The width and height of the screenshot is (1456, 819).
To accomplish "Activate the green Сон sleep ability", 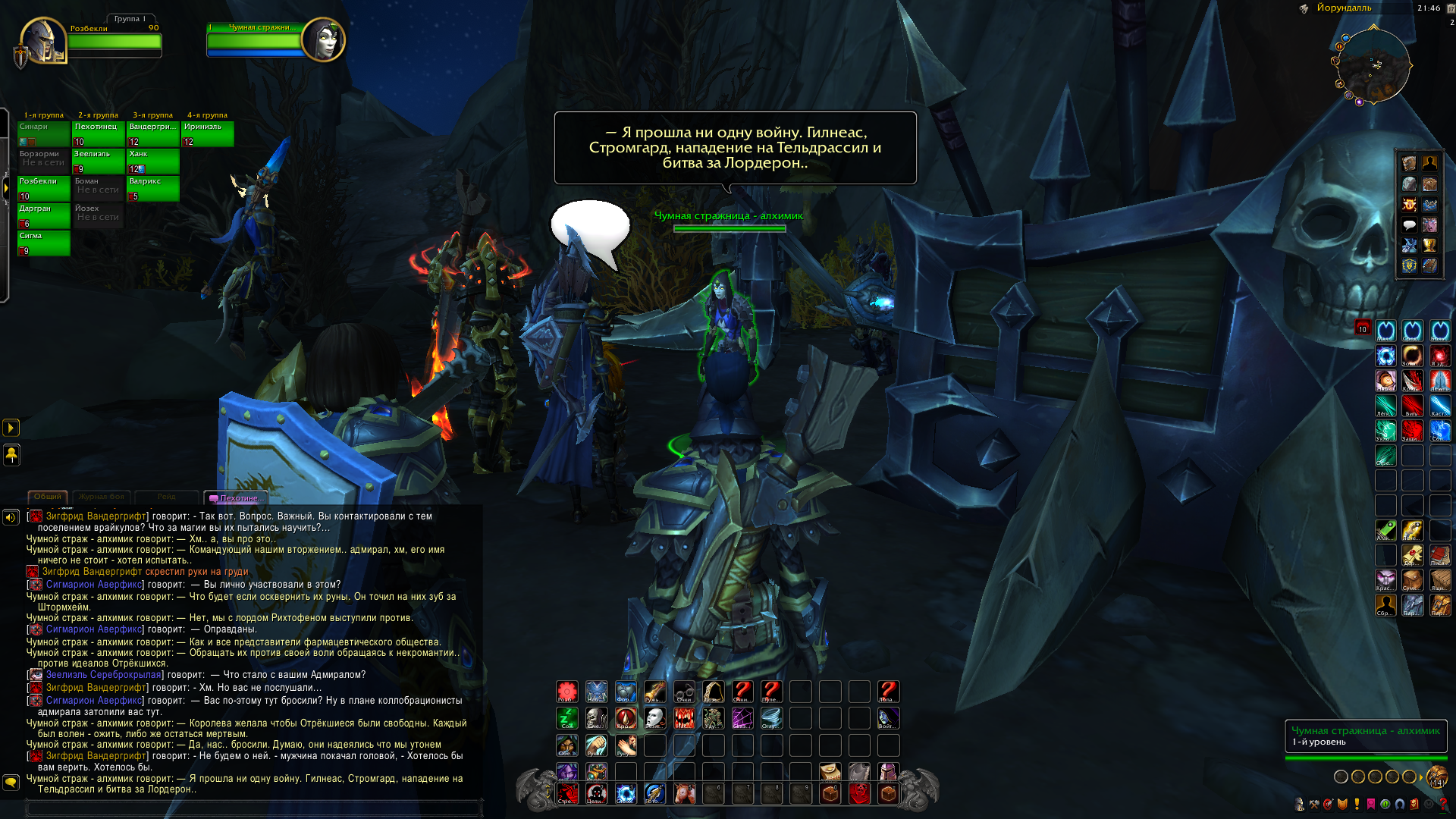I will pos(567,718).
